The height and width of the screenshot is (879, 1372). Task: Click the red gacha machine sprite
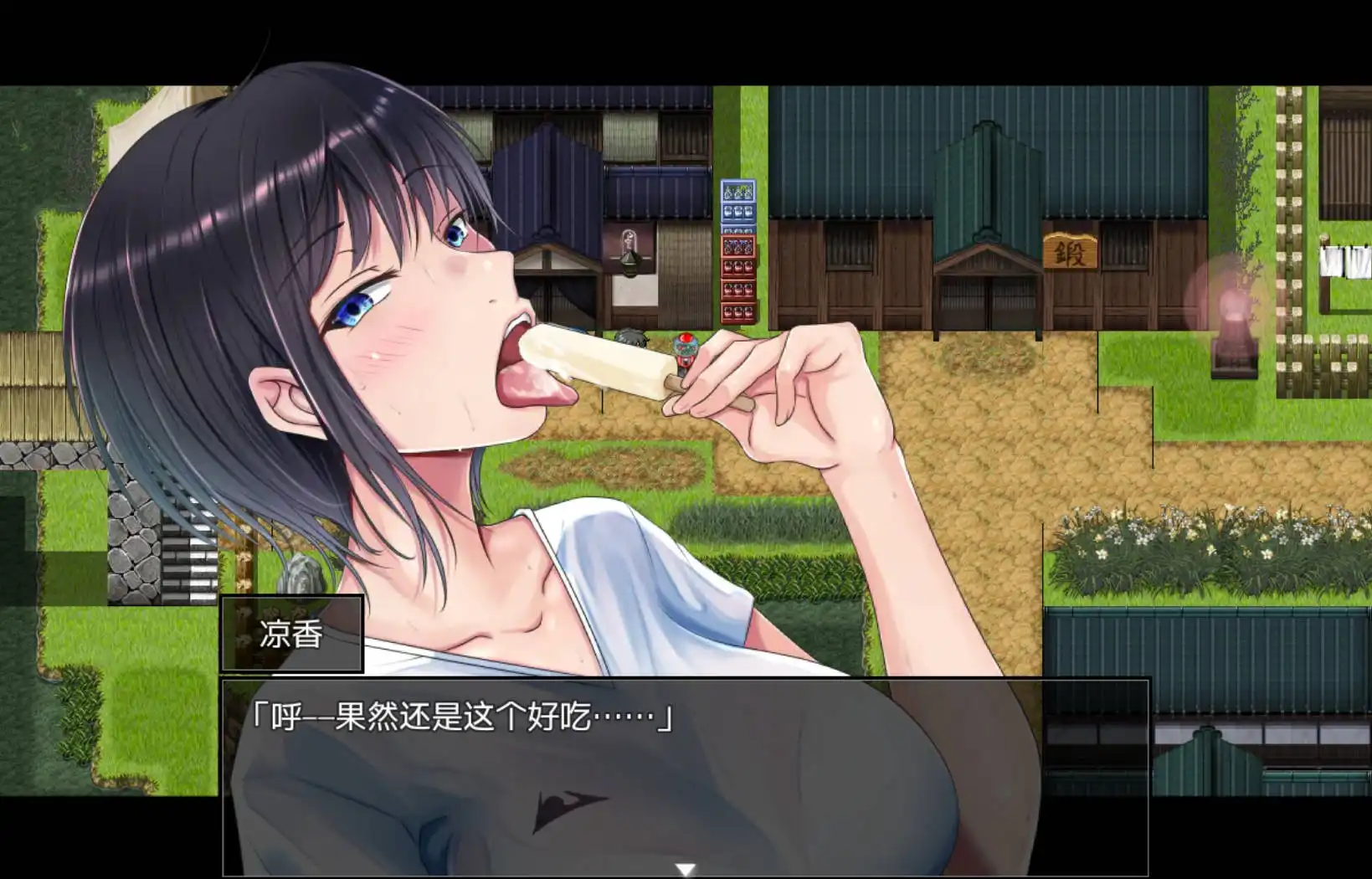tap(685, 348)
